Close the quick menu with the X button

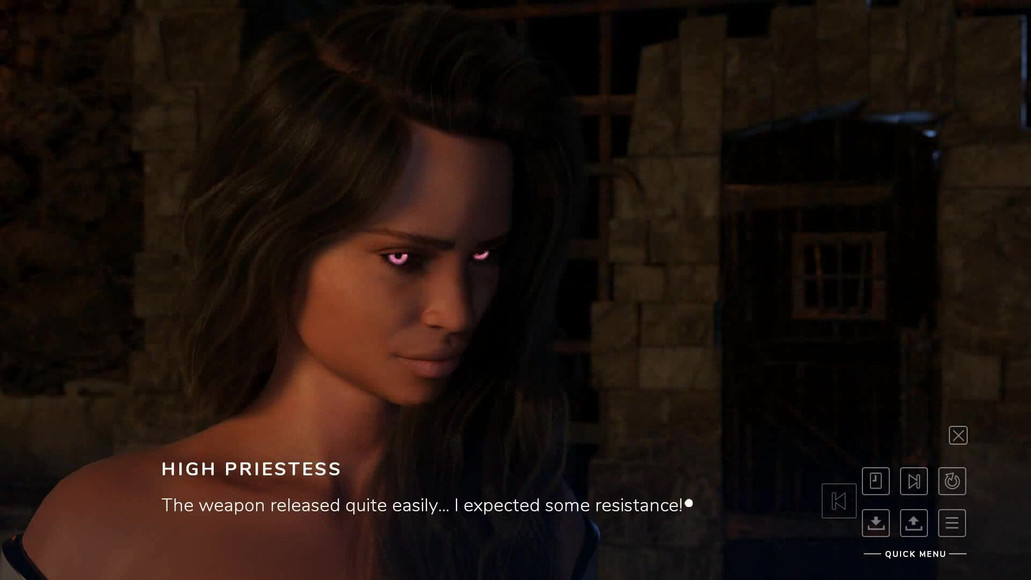coord(958,435)
